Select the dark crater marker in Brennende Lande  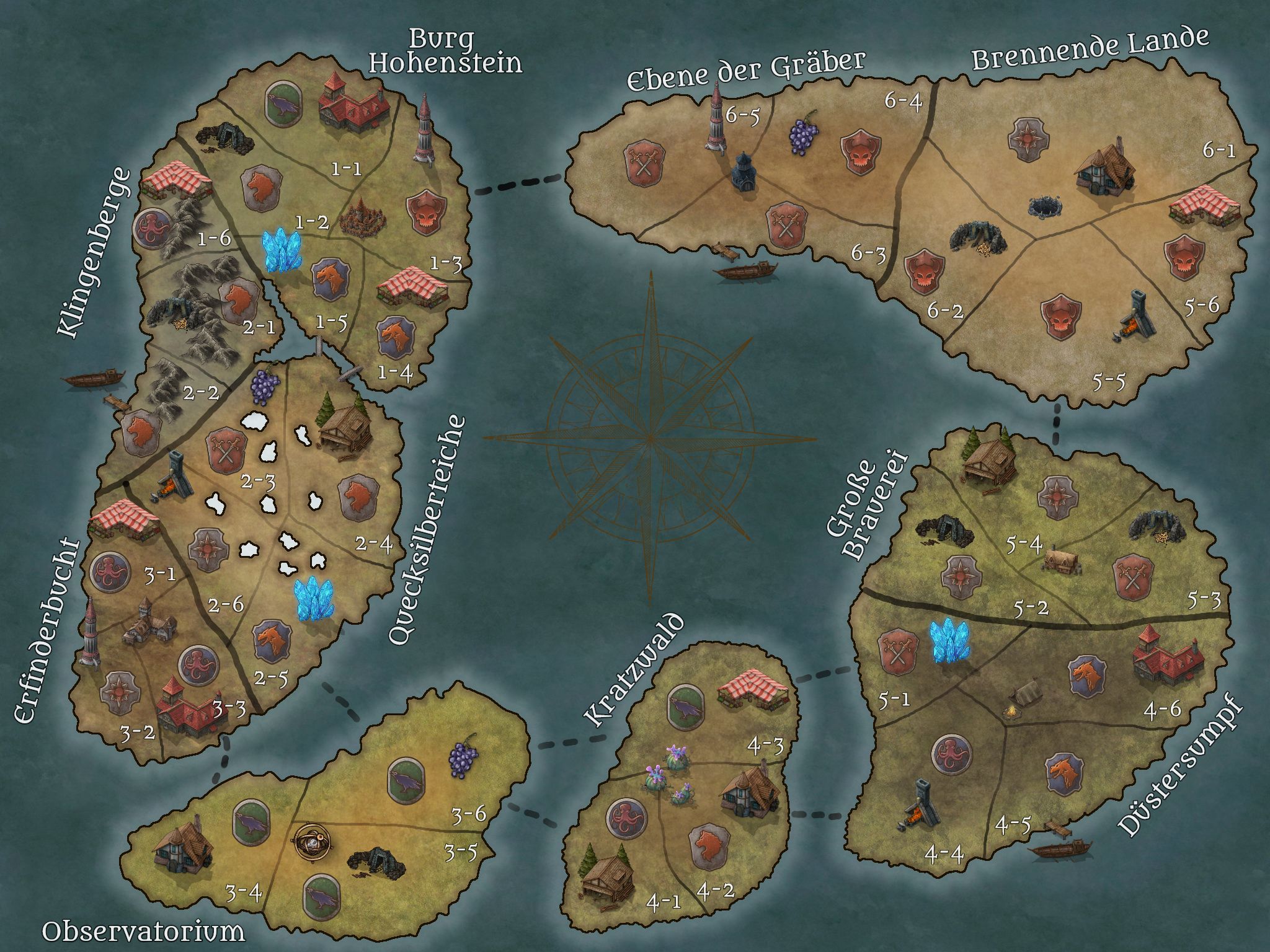[x=1046, y=206]
